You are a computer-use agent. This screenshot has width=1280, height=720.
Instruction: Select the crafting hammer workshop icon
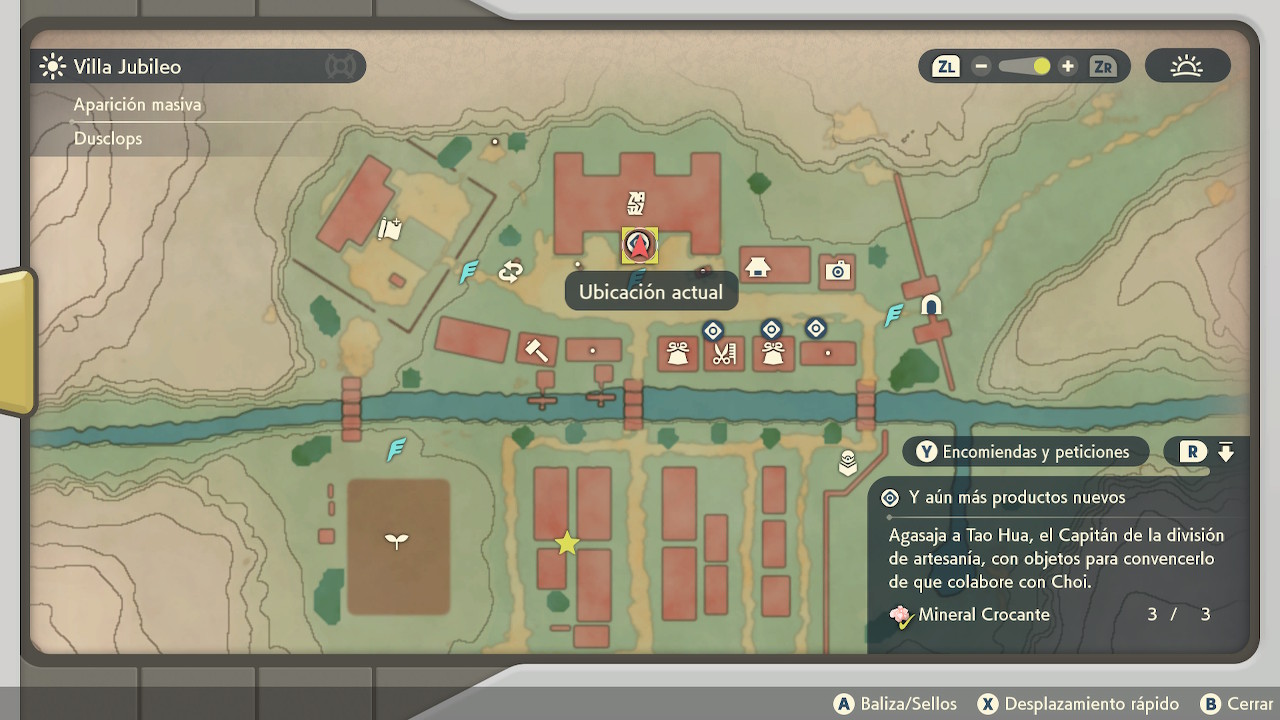[x=536, y=350]
